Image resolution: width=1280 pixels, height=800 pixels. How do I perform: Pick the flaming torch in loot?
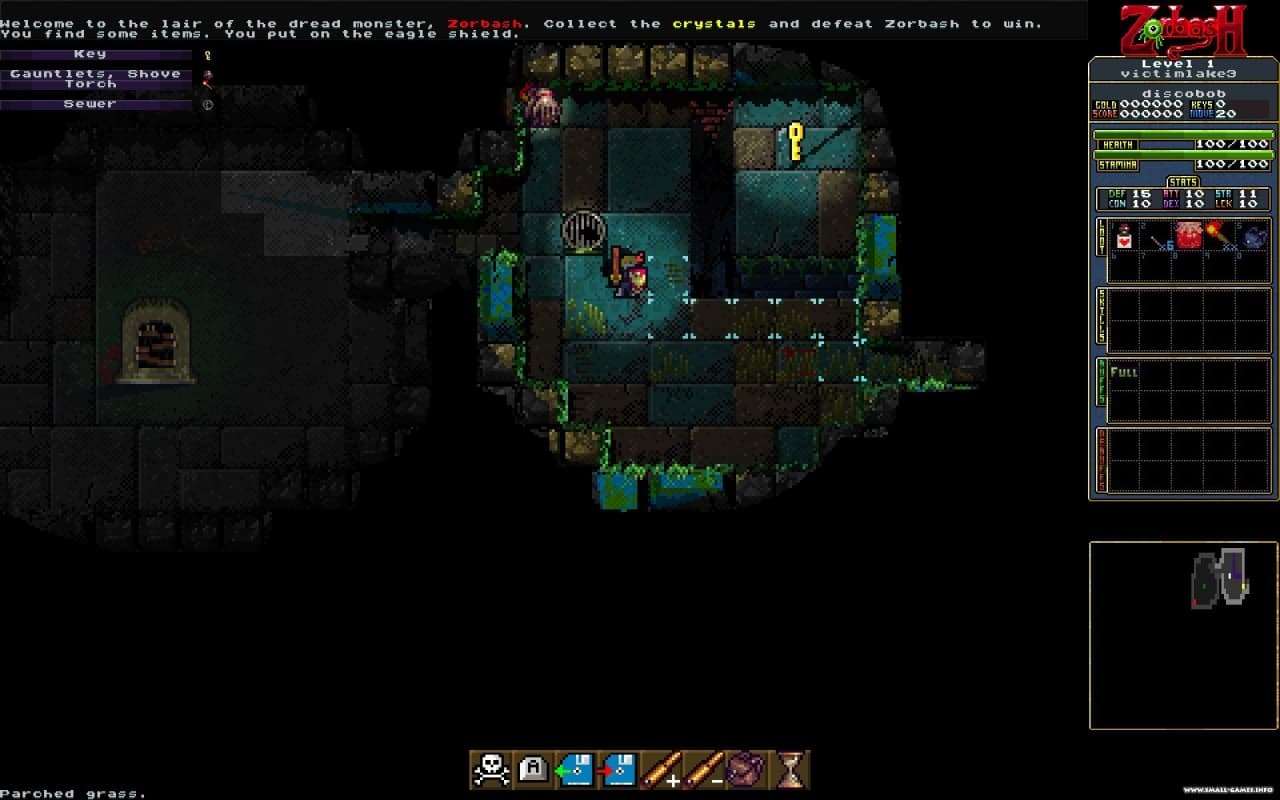coord(1220,236)
